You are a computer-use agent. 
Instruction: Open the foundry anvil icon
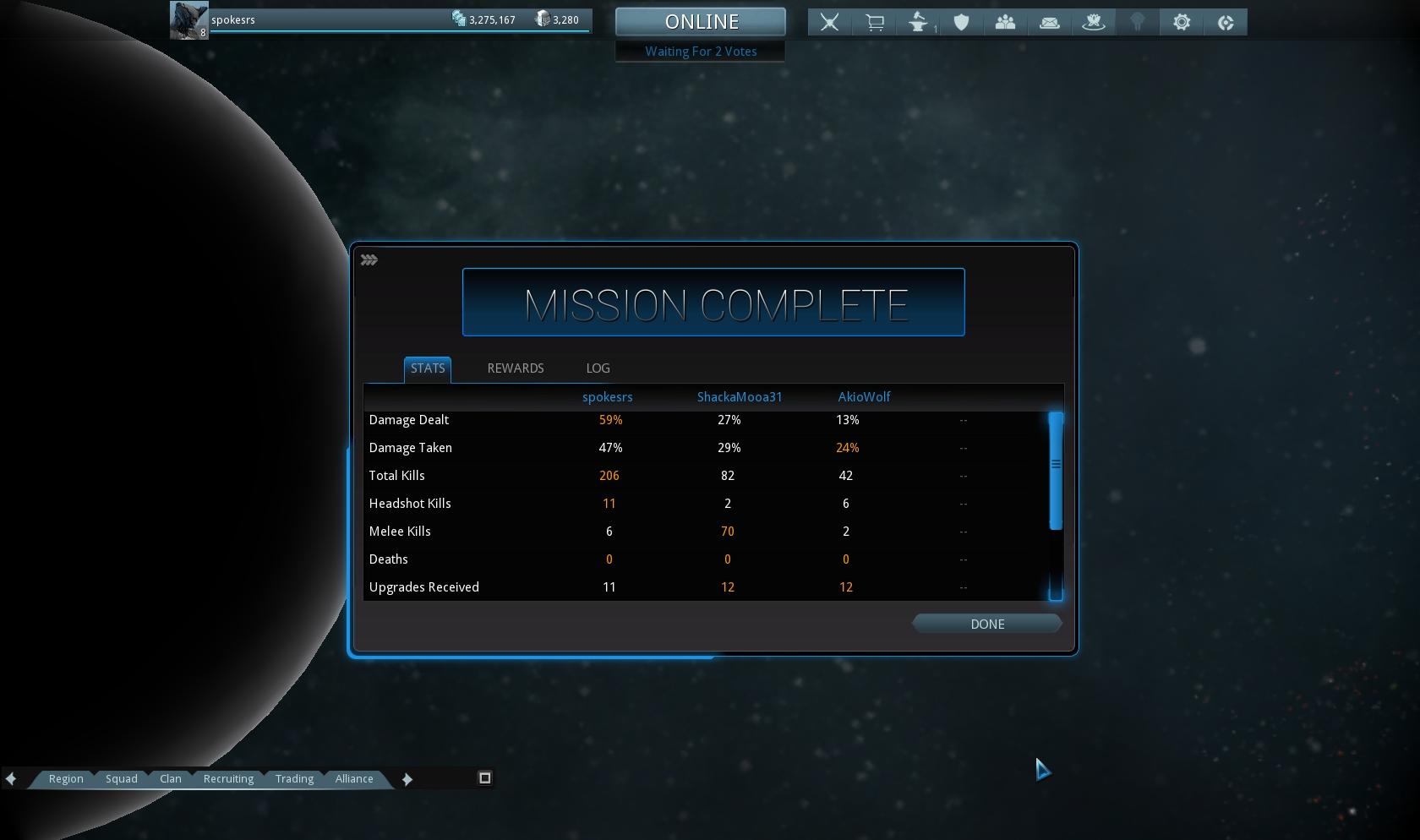(918, 23)
